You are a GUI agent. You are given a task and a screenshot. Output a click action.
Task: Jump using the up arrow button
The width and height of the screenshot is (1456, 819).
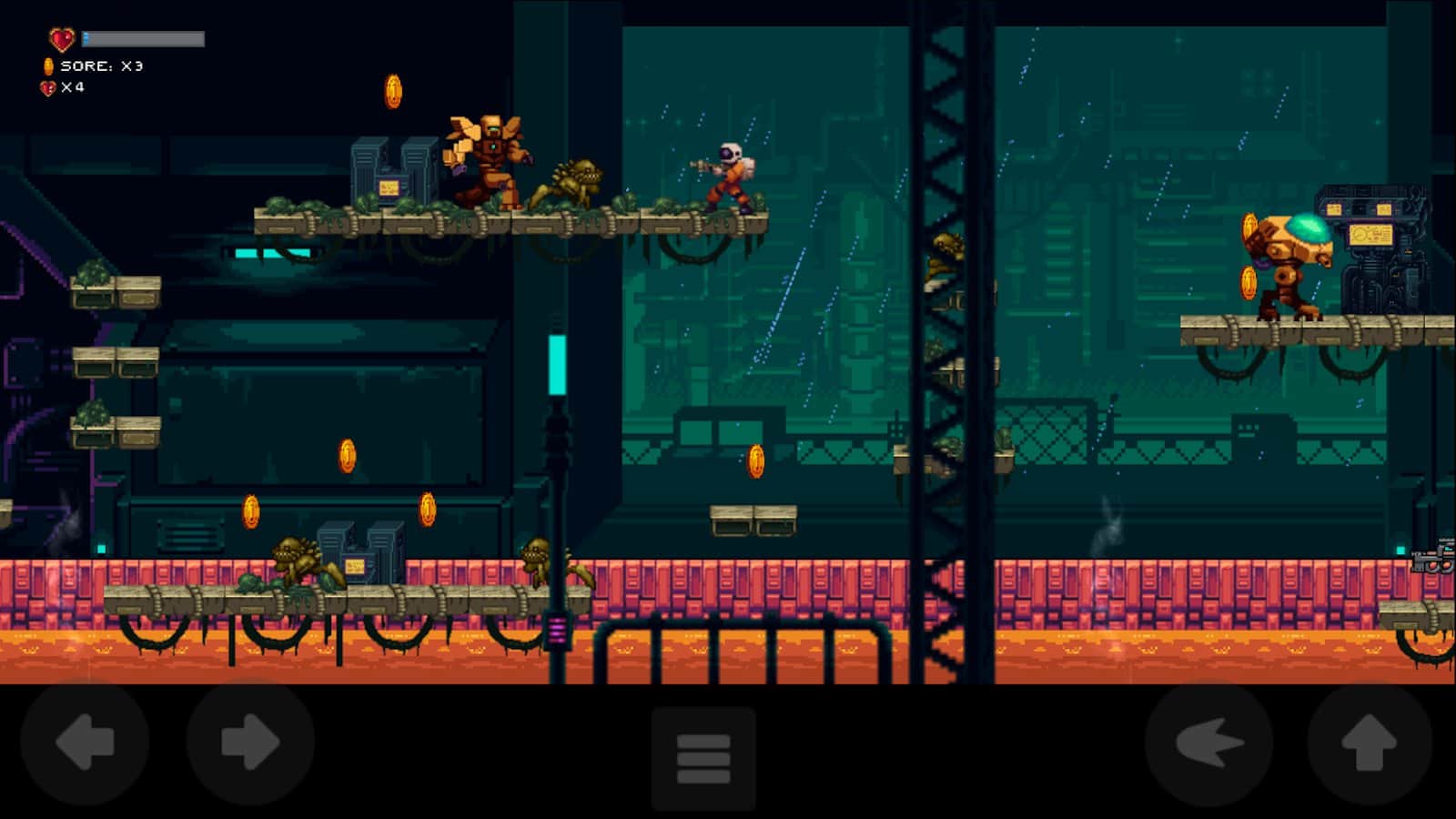[x=1370, y=743]
